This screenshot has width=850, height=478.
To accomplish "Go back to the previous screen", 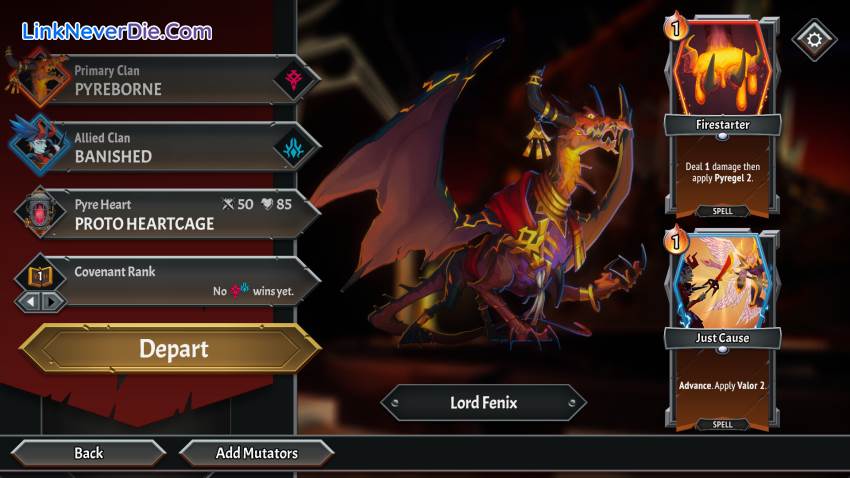I will [x=88, y=453].
